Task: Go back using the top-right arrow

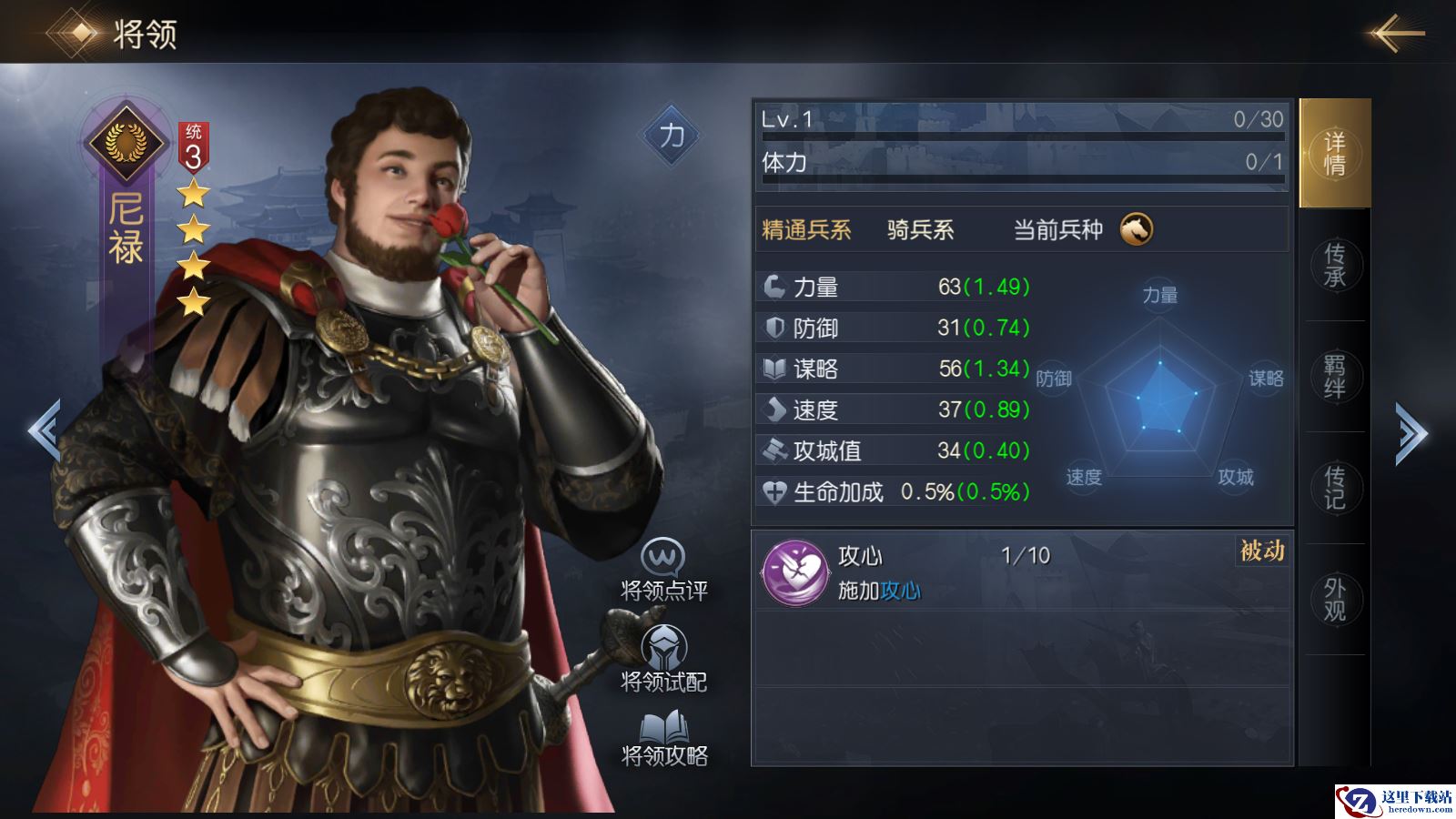Action: point(1397,34)
